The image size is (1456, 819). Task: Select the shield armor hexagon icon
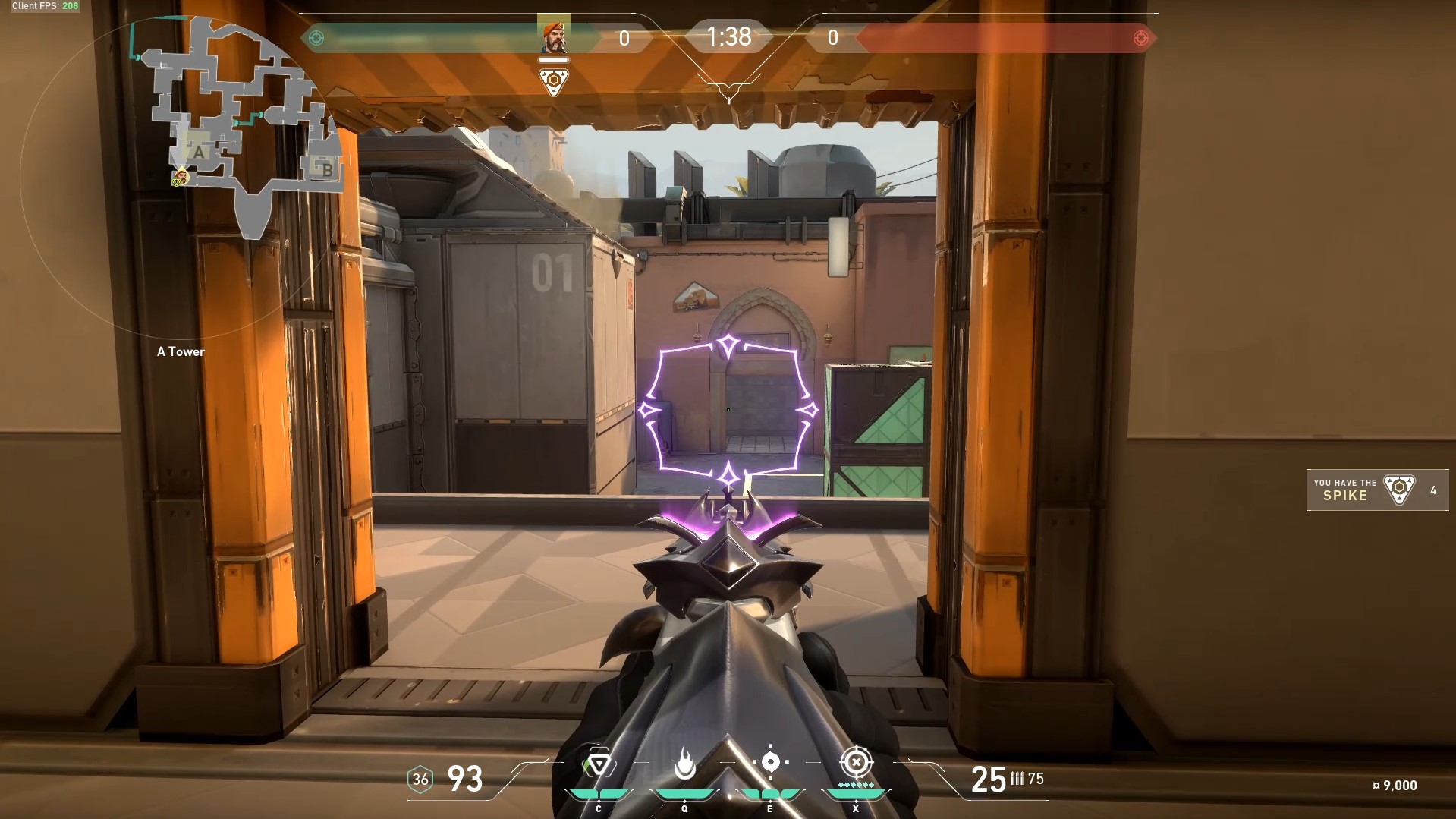[x=420, y=780]
